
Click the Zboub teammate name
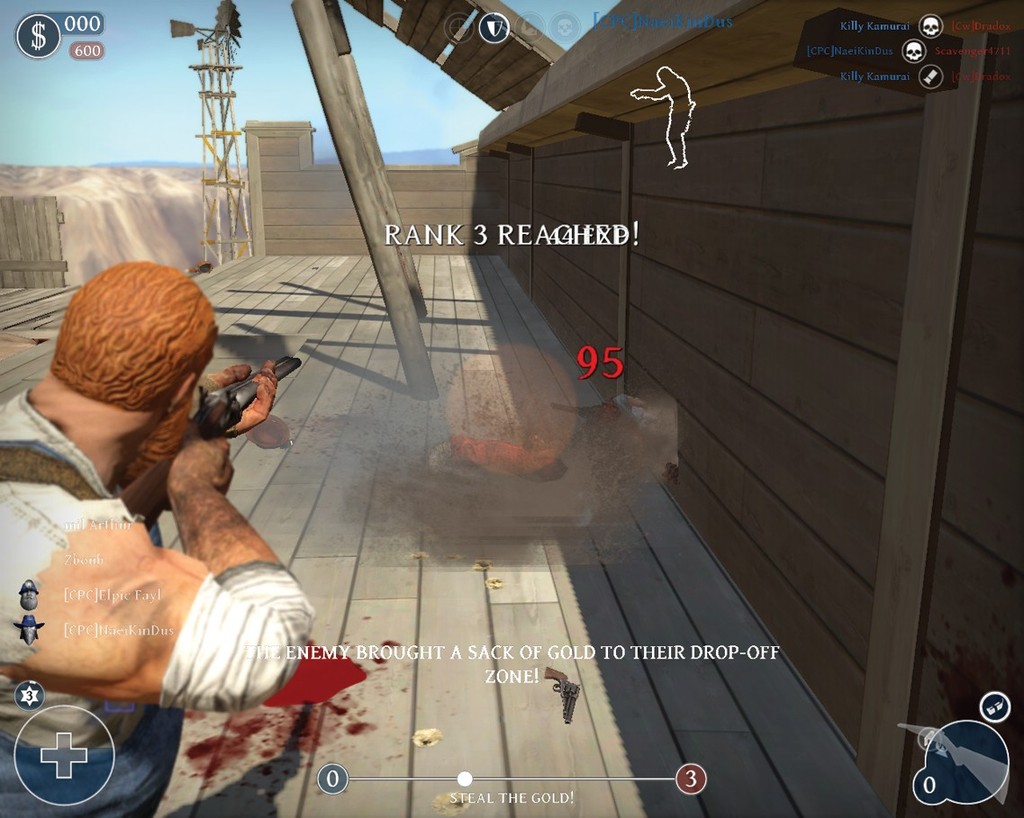pos(83,560)
